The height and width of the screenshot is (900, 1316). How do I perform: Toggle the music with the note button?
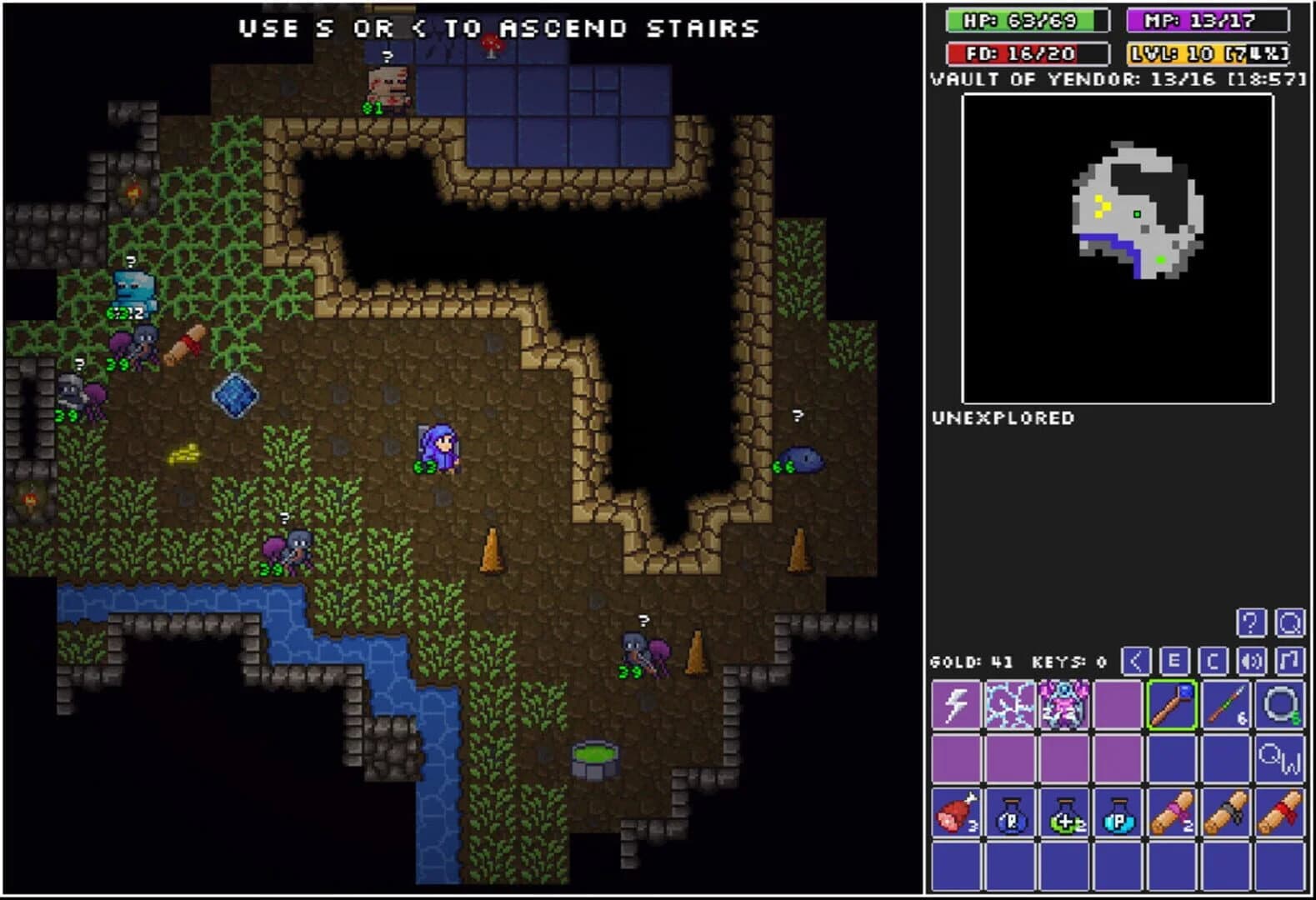[1289, 661]
